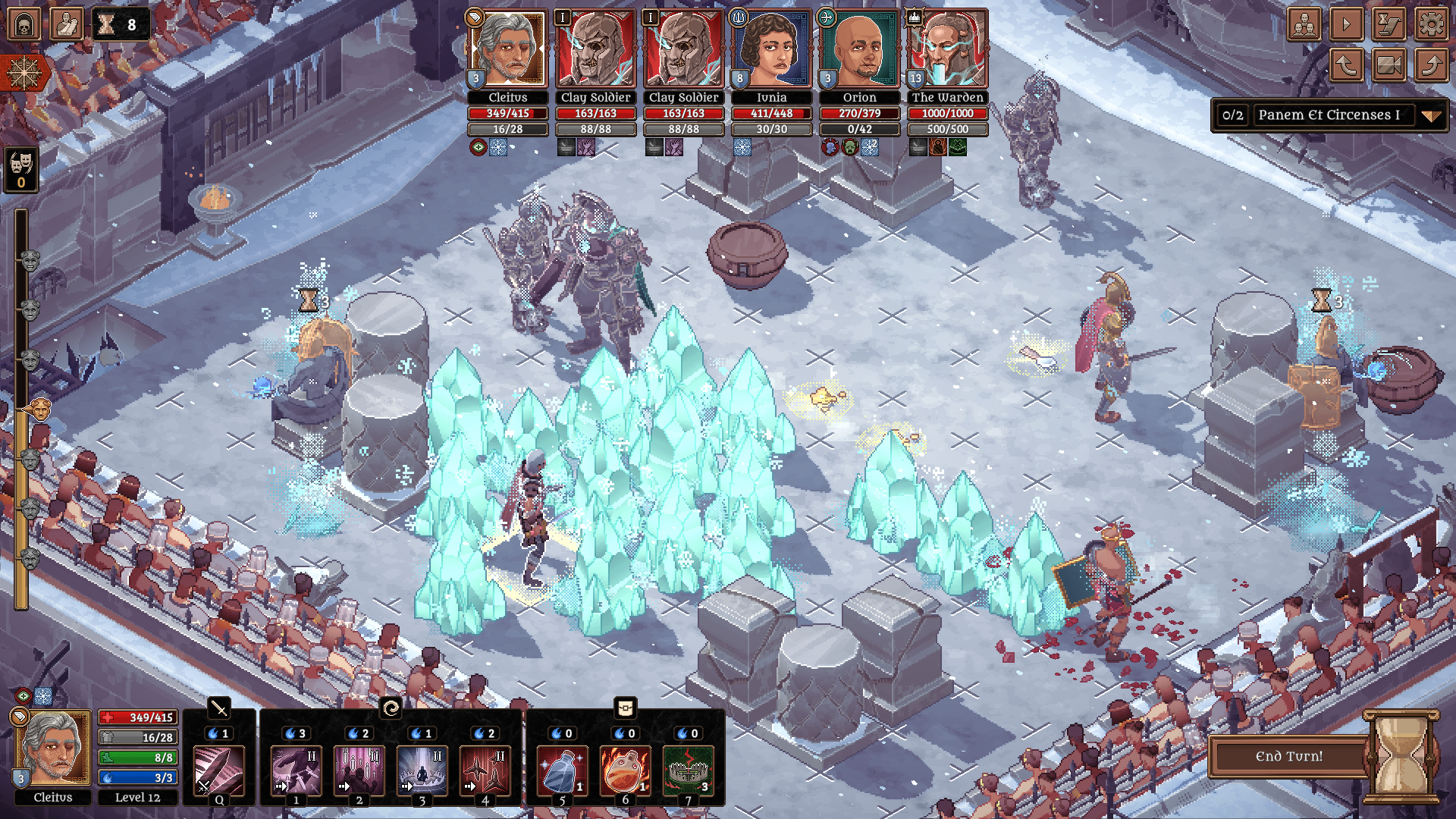Use the fire flask item
The height and width of the screenshot is (819, 1456).
(x=625, y=770)
